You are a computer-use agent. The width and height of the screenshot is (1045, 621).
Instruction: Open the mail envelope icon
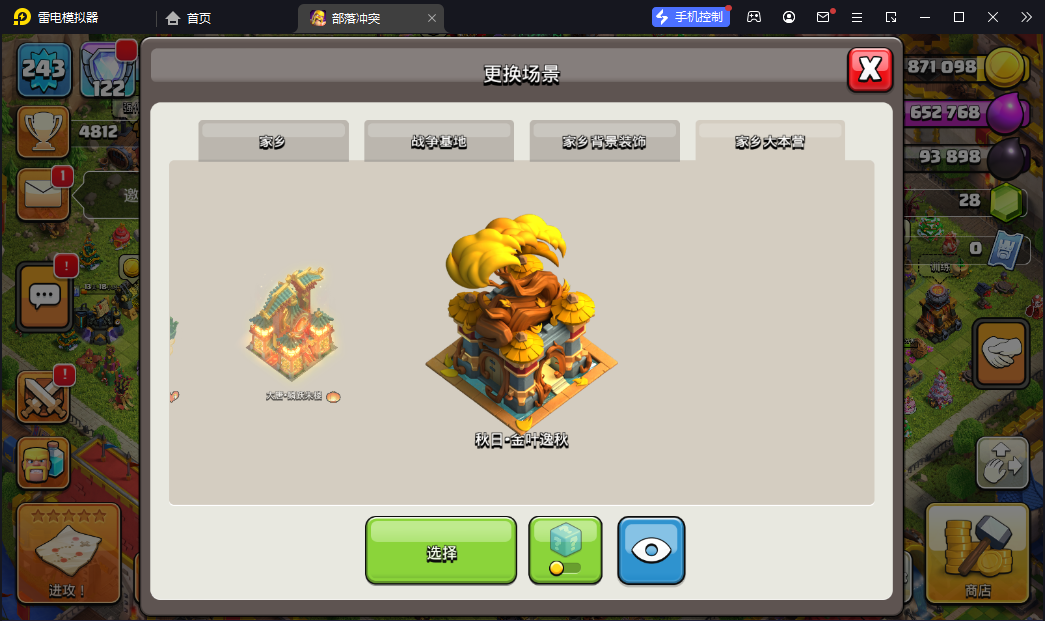(x=43, y=194)
